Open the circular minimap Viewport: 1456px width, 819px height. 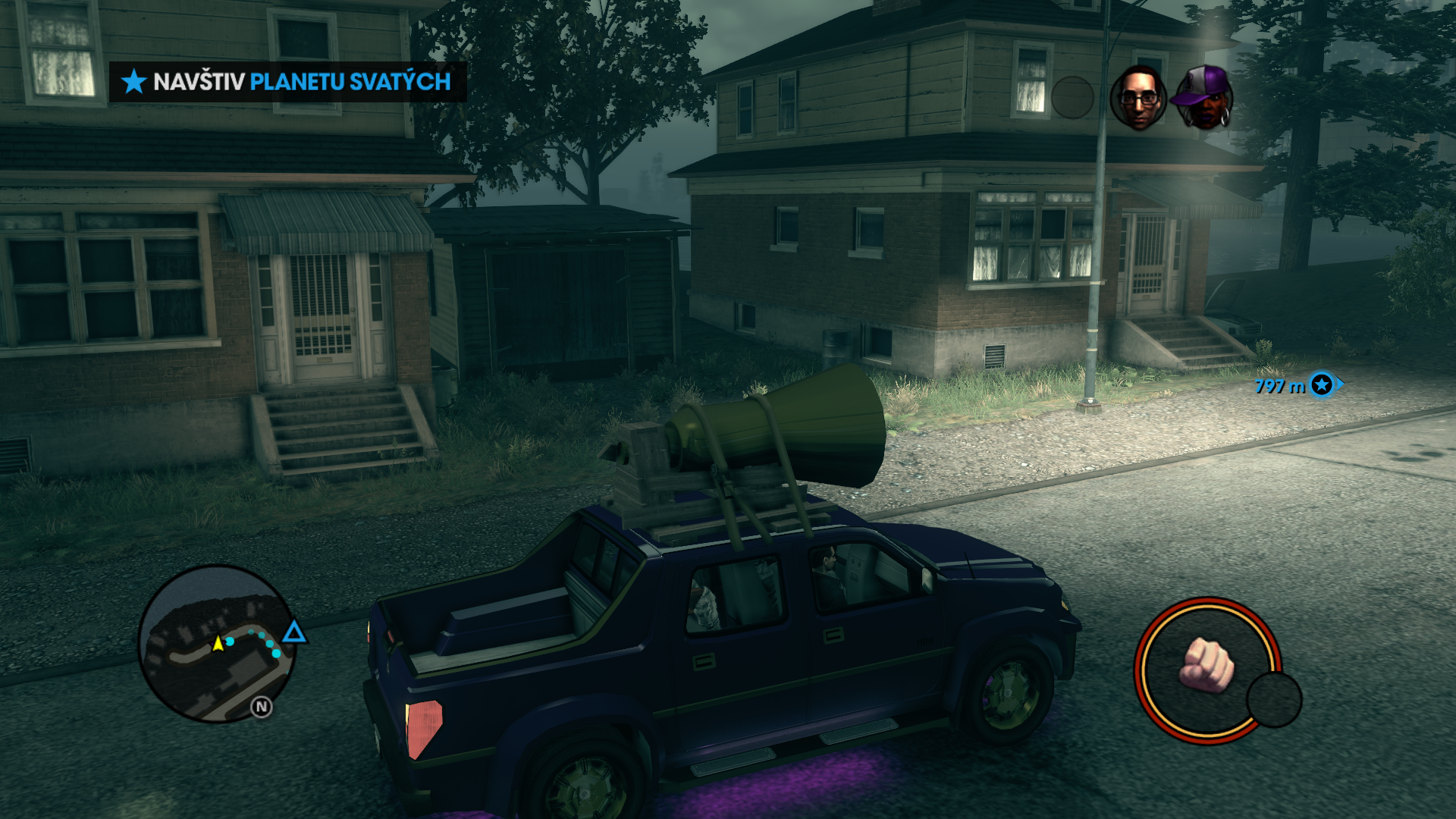coord(216,643)
